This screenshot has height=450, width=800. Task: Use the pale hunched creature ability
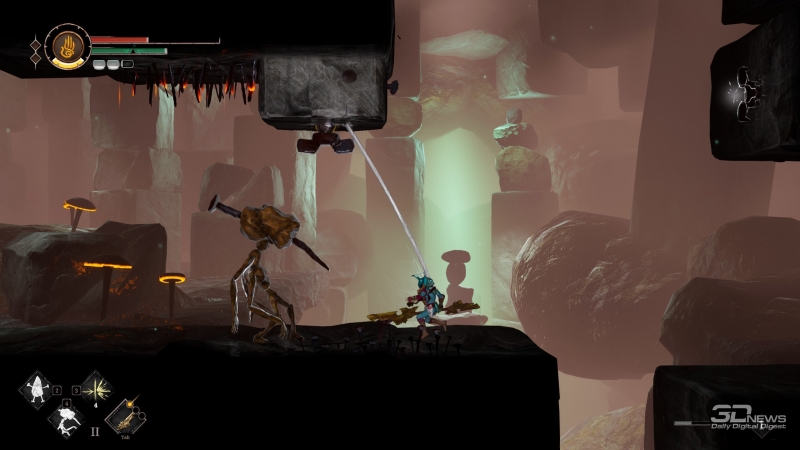(x=66, y=421)
